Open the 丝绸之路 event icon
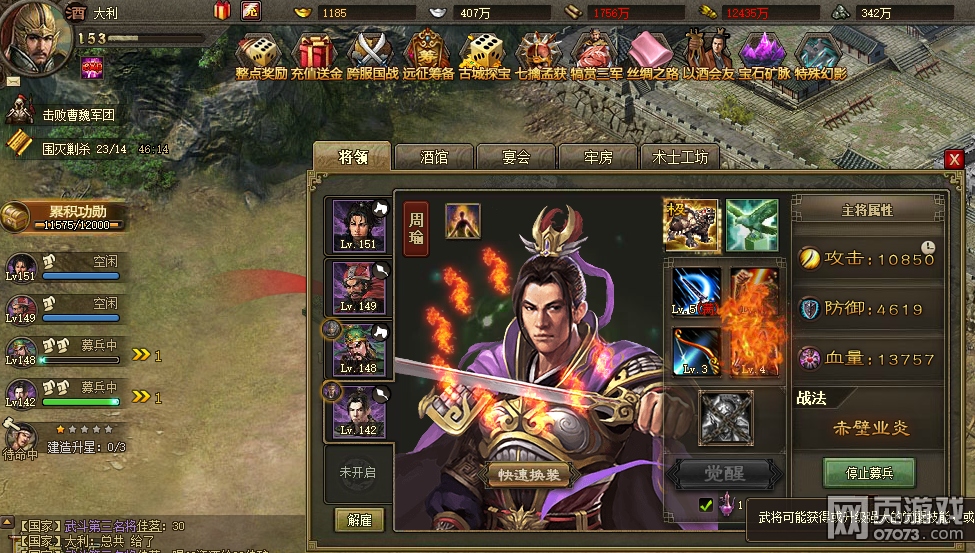The height and width of the screenshot is (553, 975). 652,56
